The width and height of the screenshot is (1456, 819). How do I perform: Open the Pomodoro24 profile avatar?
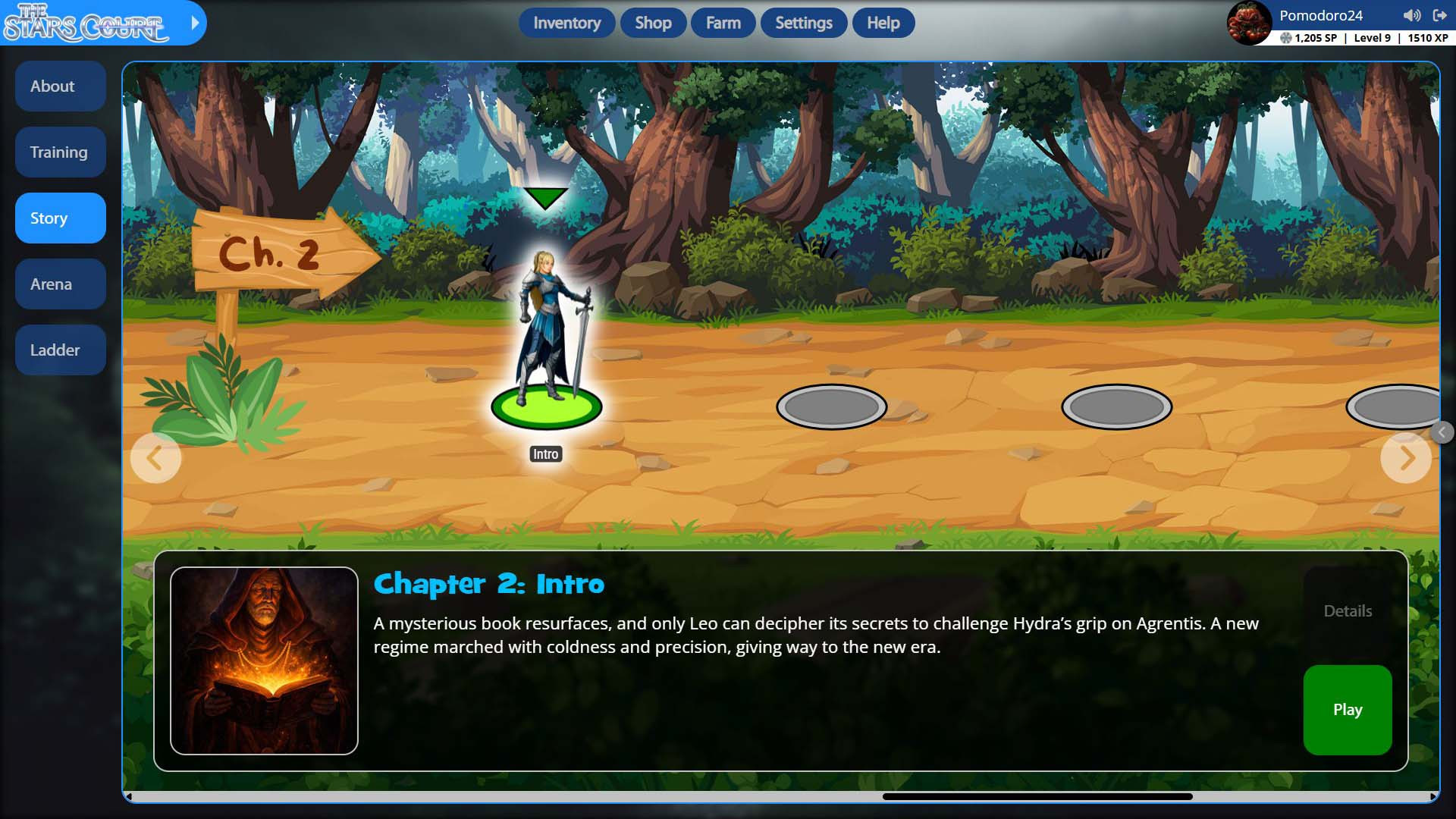pos(1248,23)
